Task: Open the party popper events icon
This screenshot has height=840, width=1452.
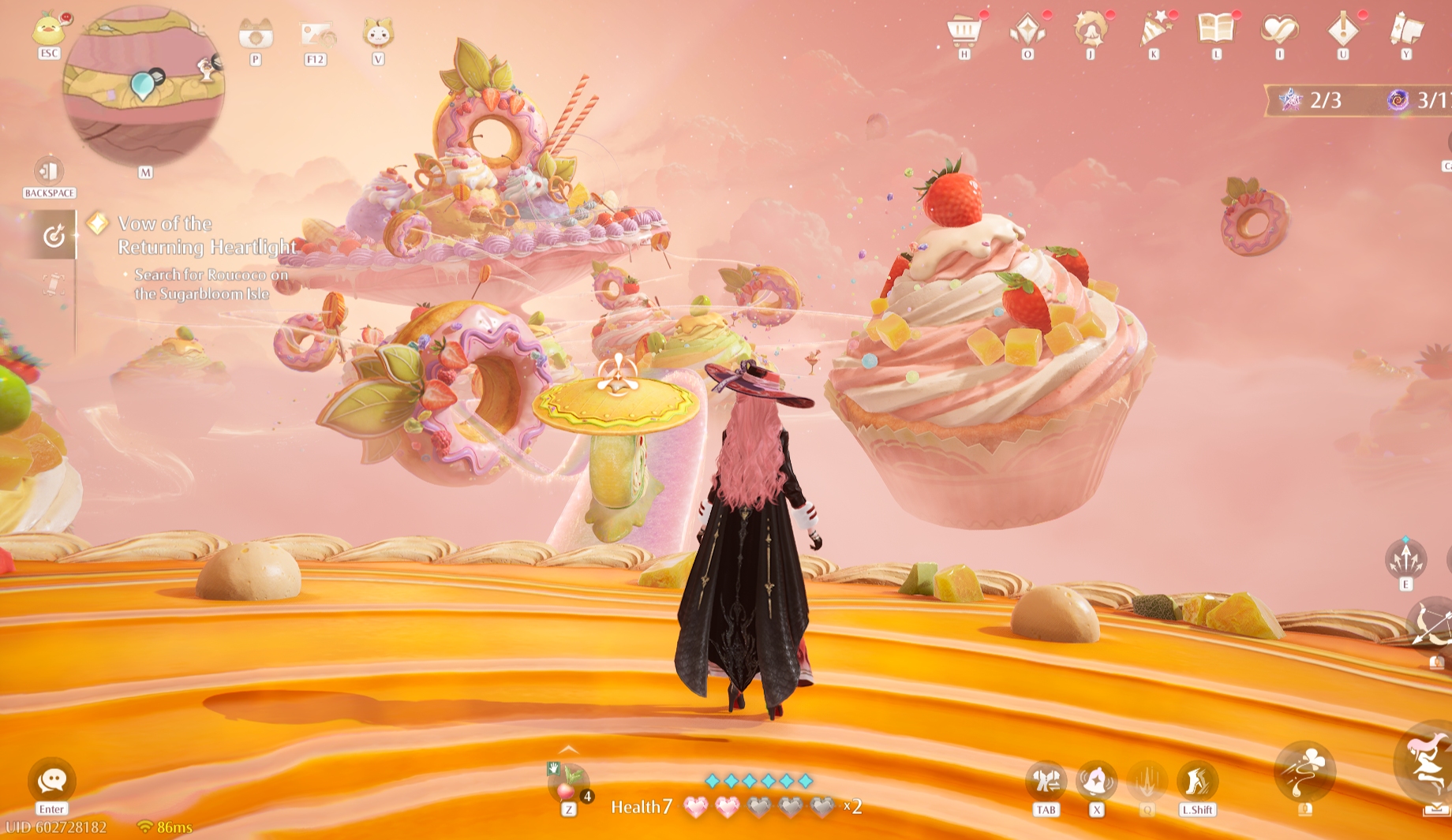Action: click(1154, 31)
